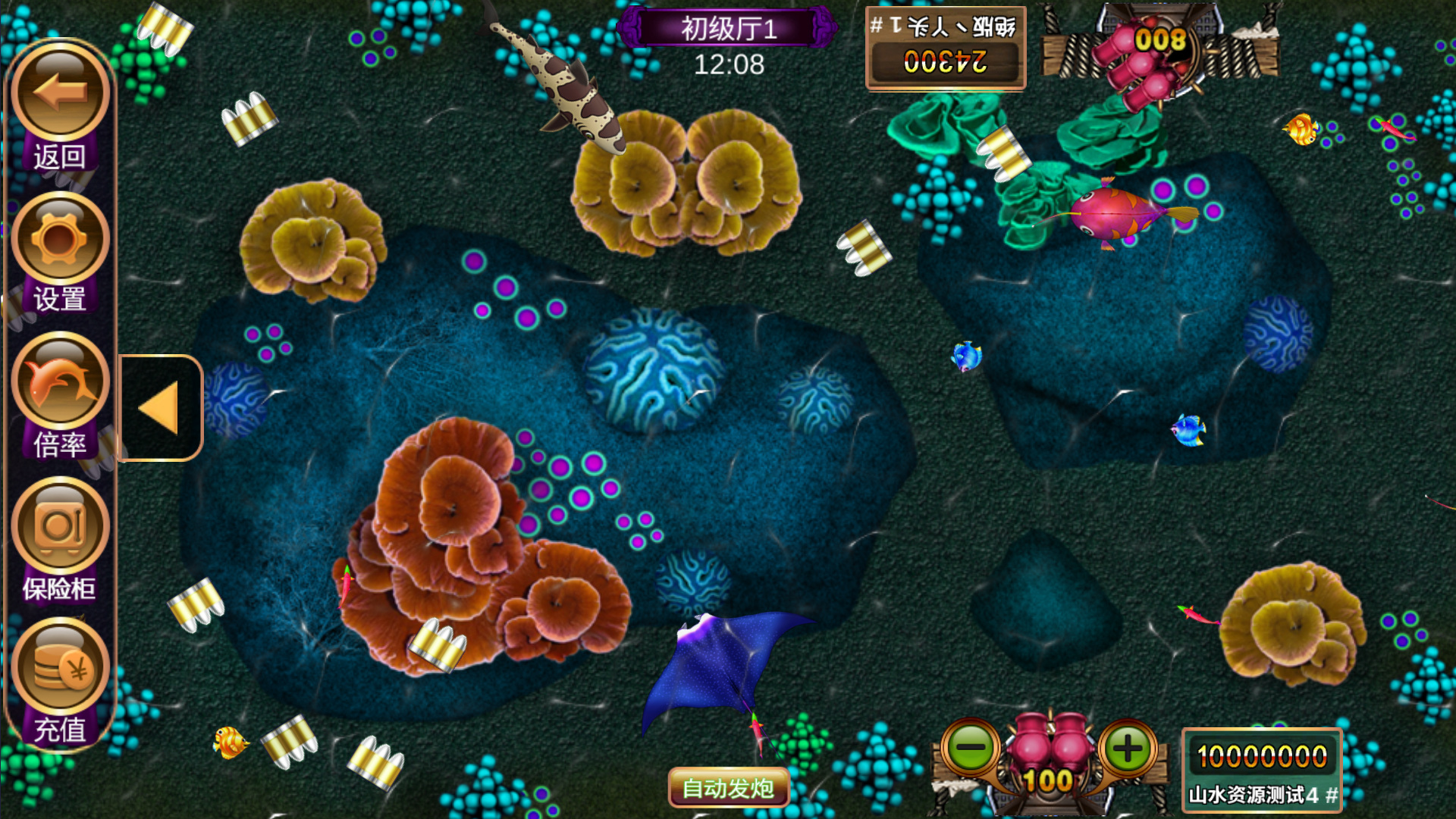This screenshot has height=819, width=1456.
Task: Increase cannon bet with the plus button
Action: (x=1128, y=748)
